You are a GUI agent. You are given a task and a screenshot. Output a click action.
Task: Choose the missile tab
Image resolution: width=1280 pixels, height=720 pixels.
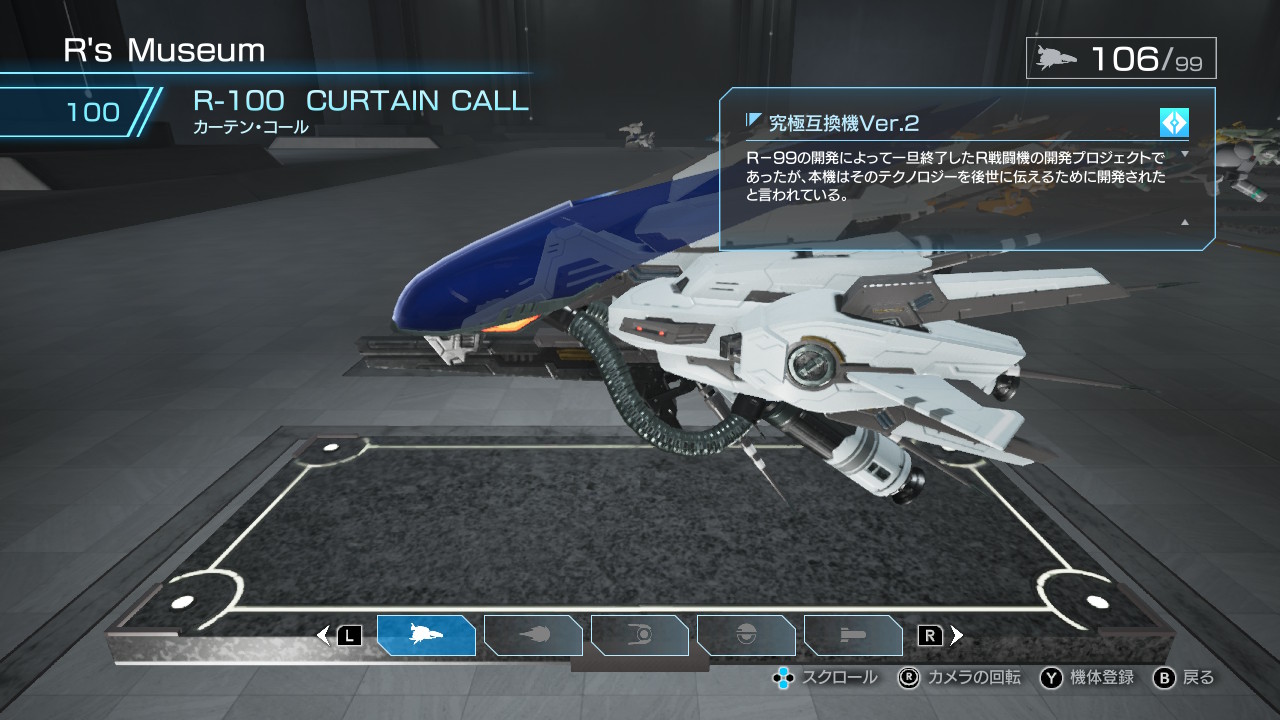(x=852, y=635)
